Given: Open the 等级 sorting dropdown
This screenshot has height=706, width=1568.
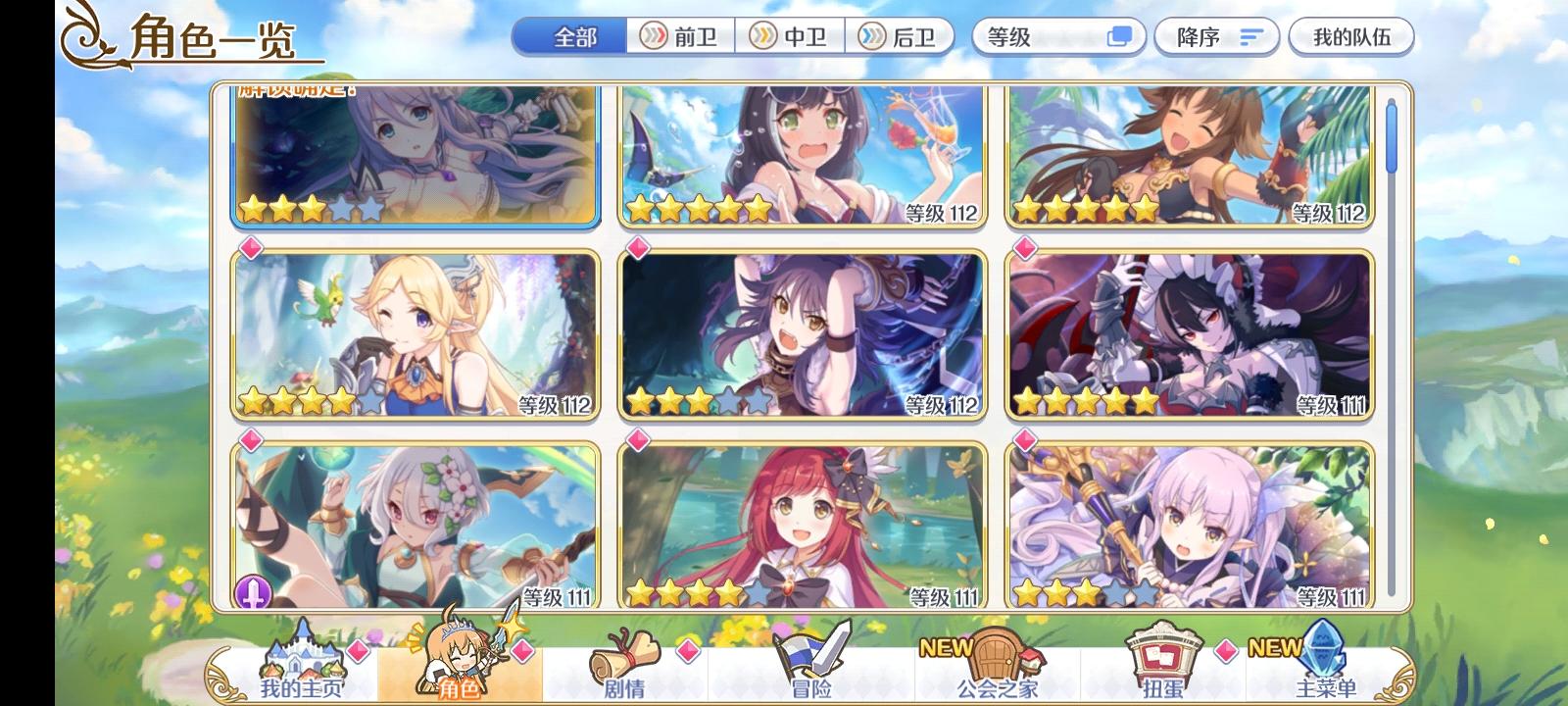Looking at the screenshot, I should [1039, 36].
